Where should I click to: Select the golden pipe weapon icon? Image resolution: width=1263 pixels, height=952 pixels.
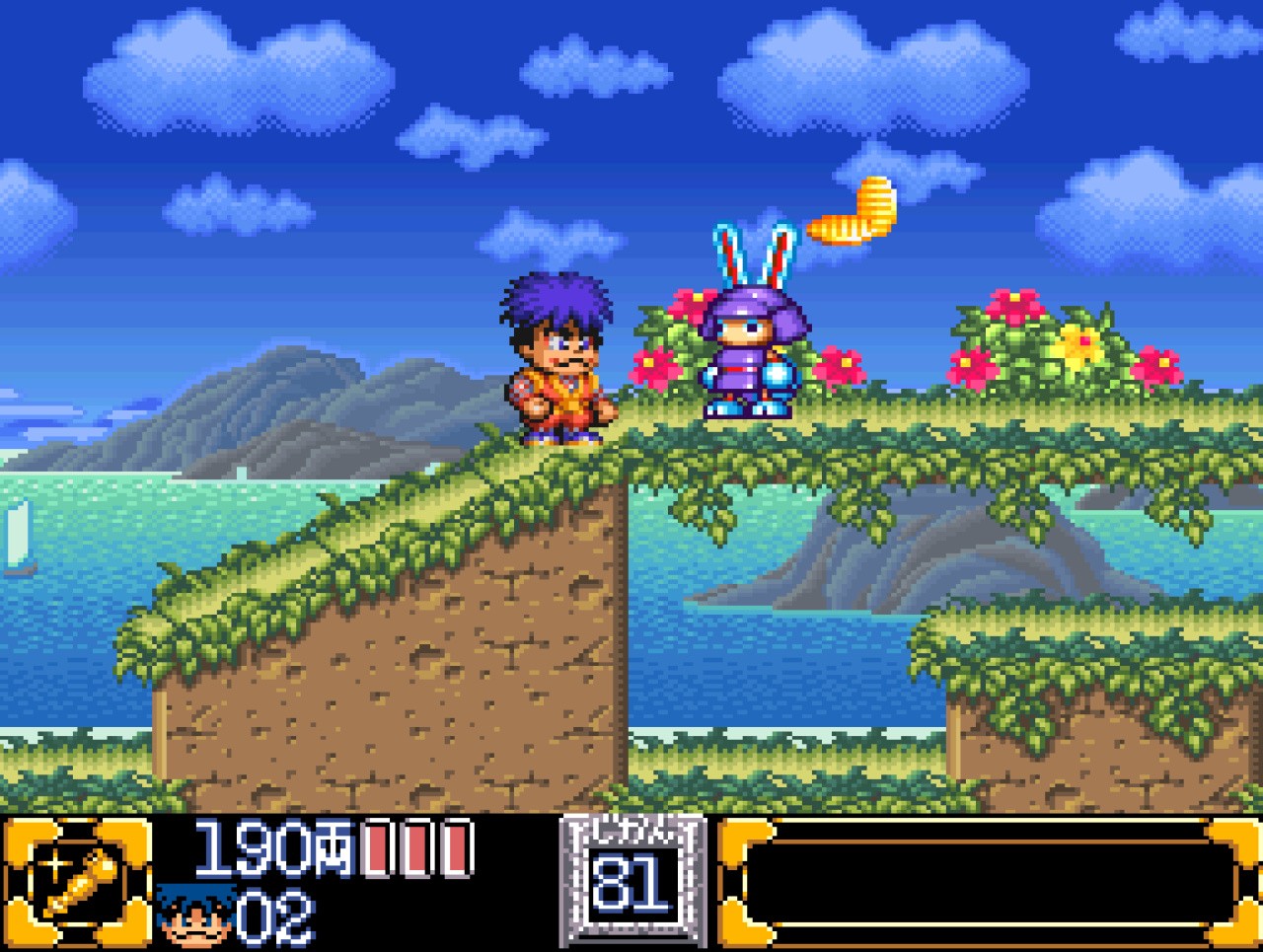tap(79, 881)
